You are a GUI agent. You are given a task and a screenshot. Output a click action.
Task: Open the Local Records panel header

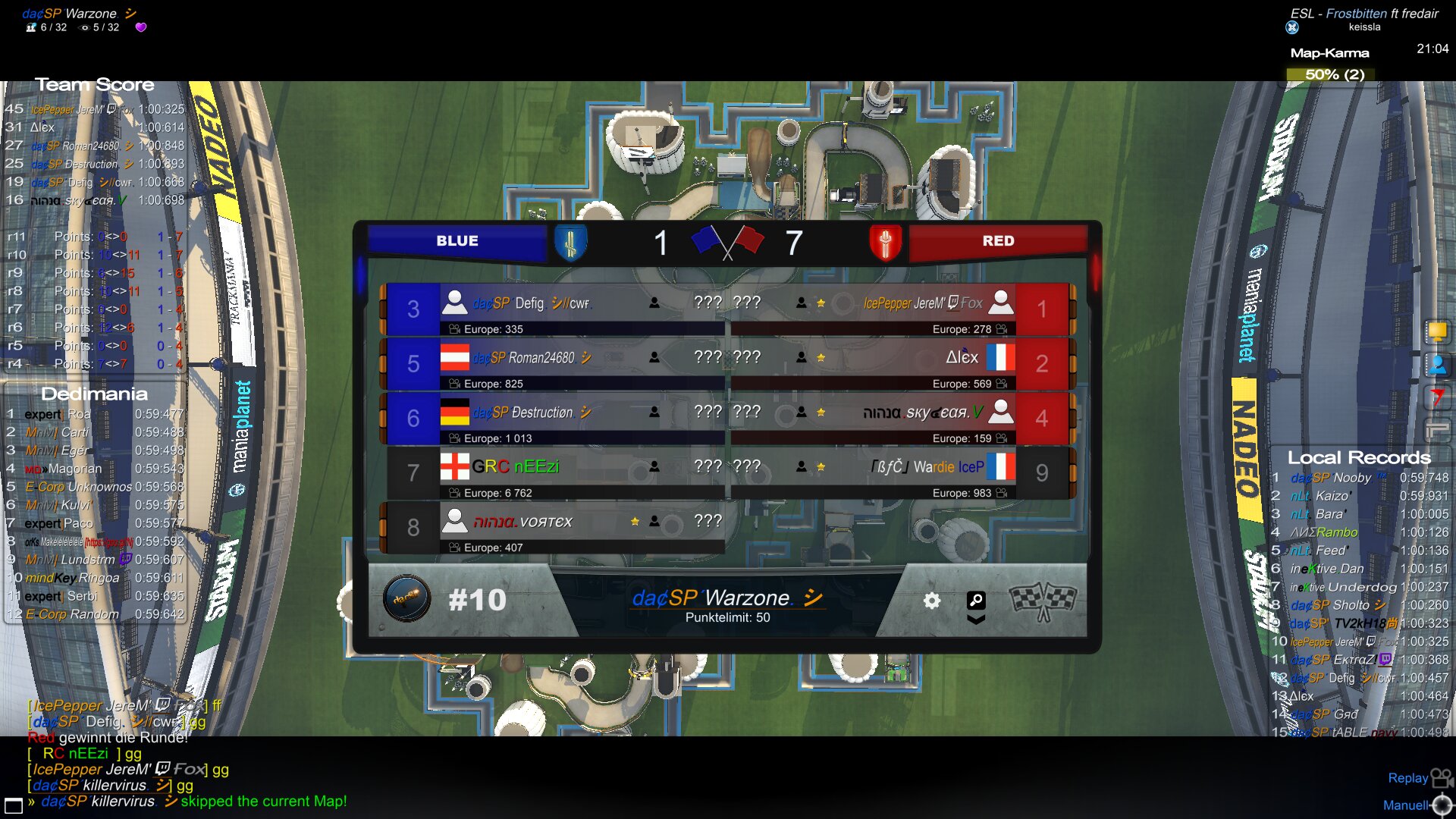click(1359, 457)
